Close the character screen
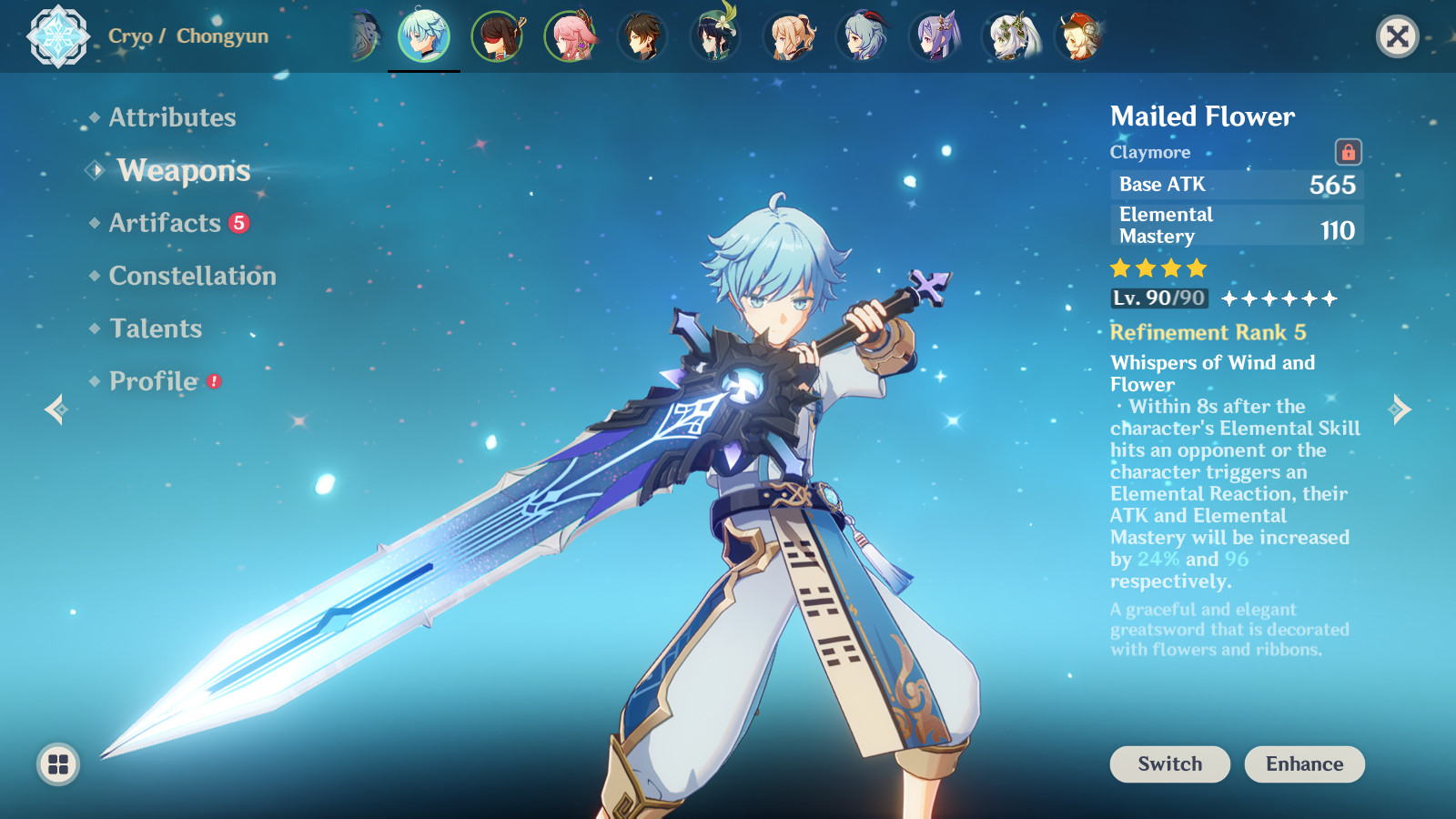1456x819 pixels. (x=1397, y=36)
